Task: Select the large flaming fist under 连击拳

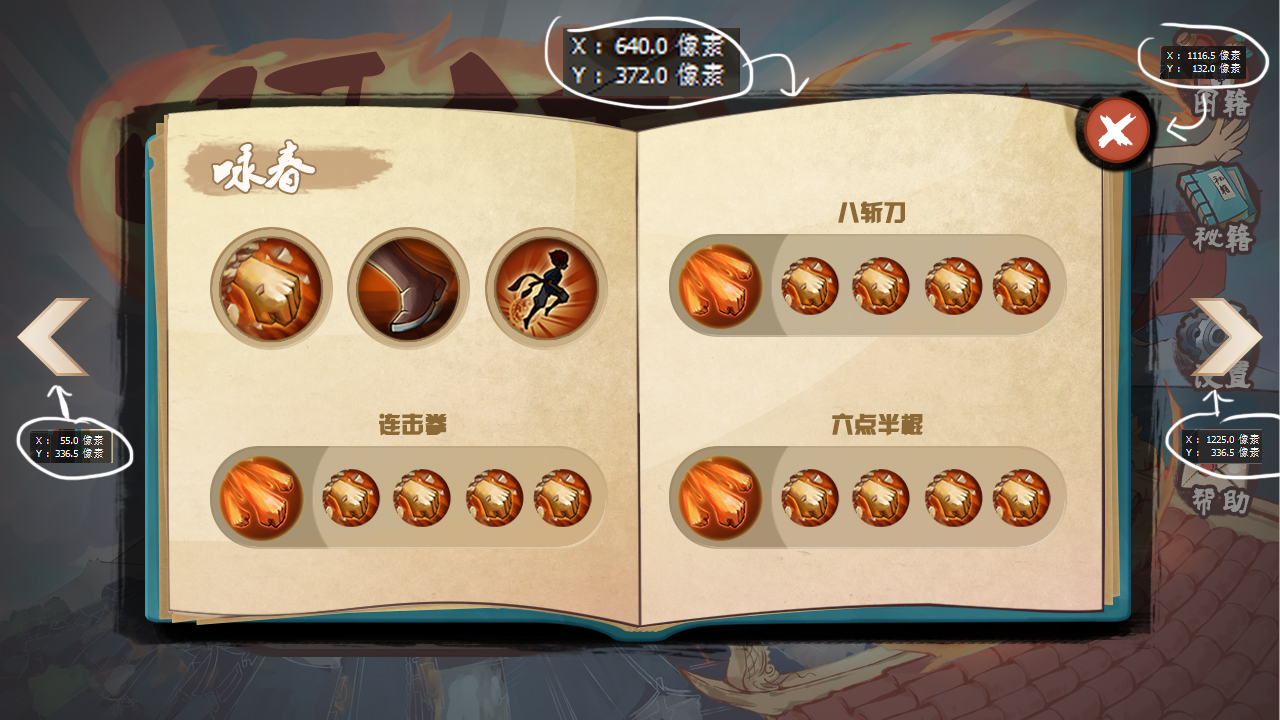Action: tap(261, 497)
